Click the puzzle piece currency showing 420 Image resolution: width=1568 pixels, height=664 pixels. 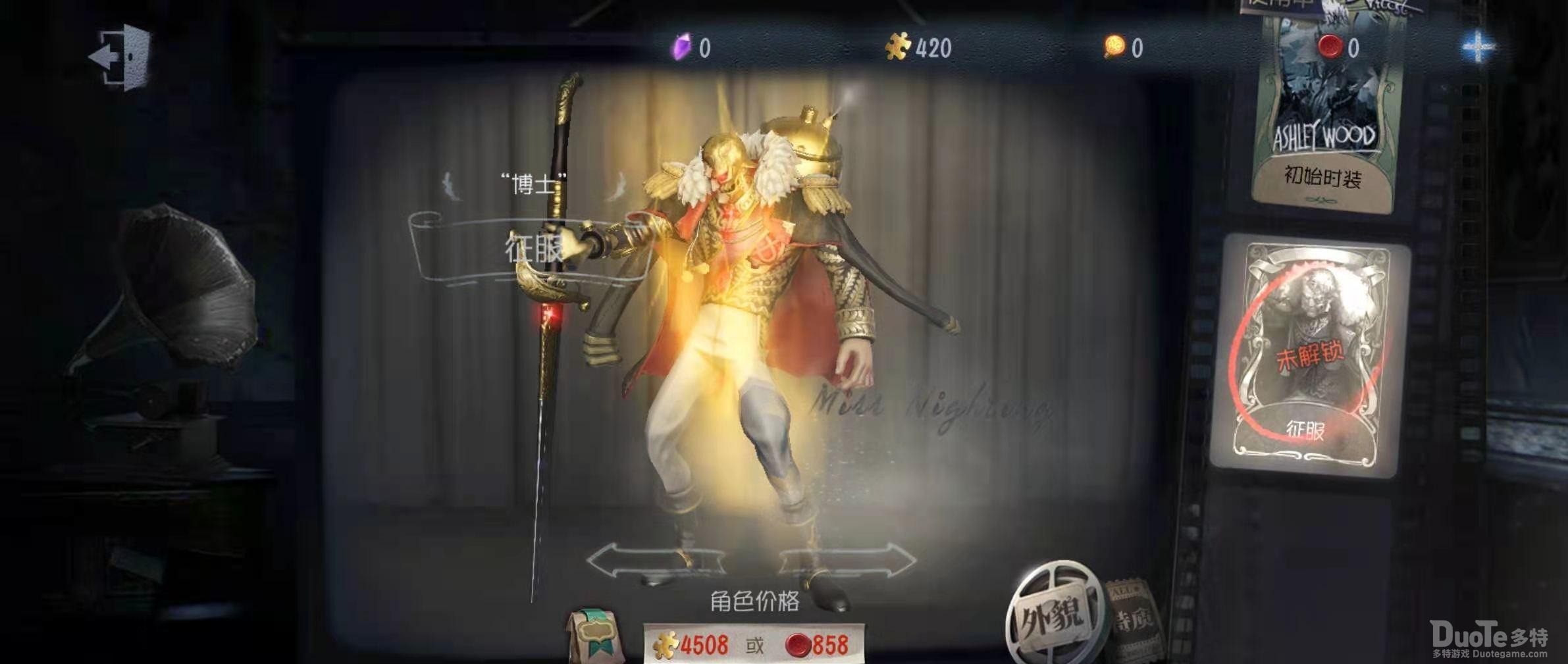point(915,46)
